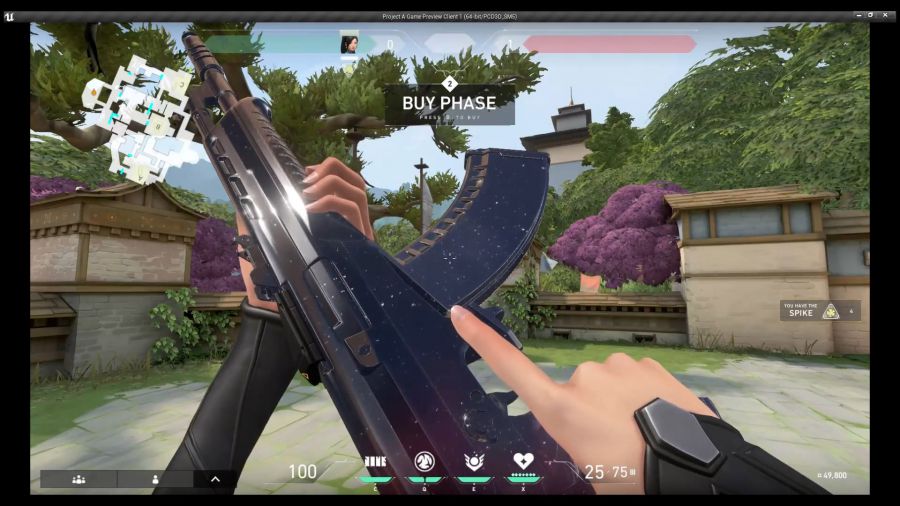
Task: Activate the healing orb ability with crest icon
Action: point(474,462)
